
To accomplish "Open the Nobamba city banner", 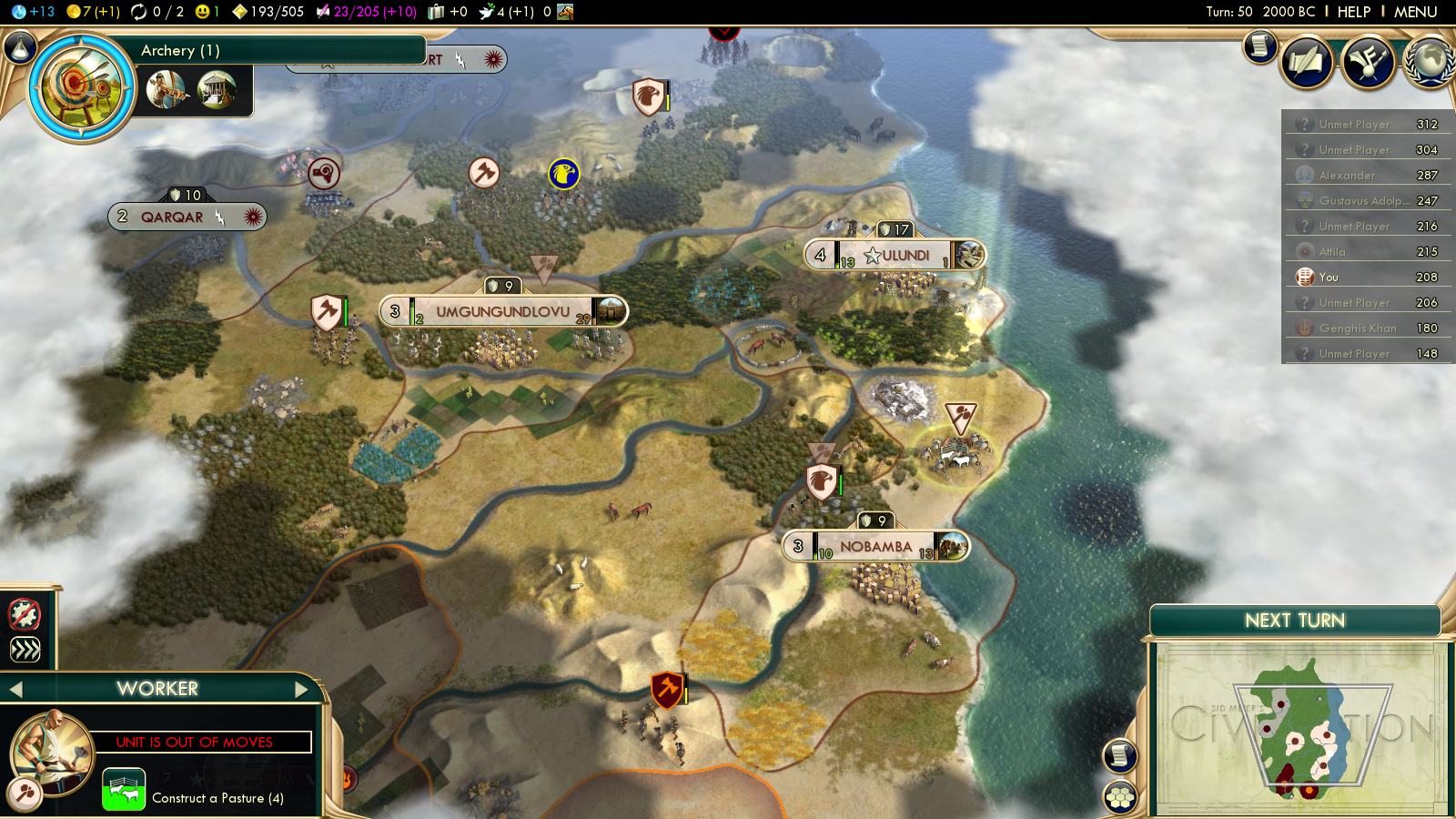I will pyautogui.click(x=875, y=547).
